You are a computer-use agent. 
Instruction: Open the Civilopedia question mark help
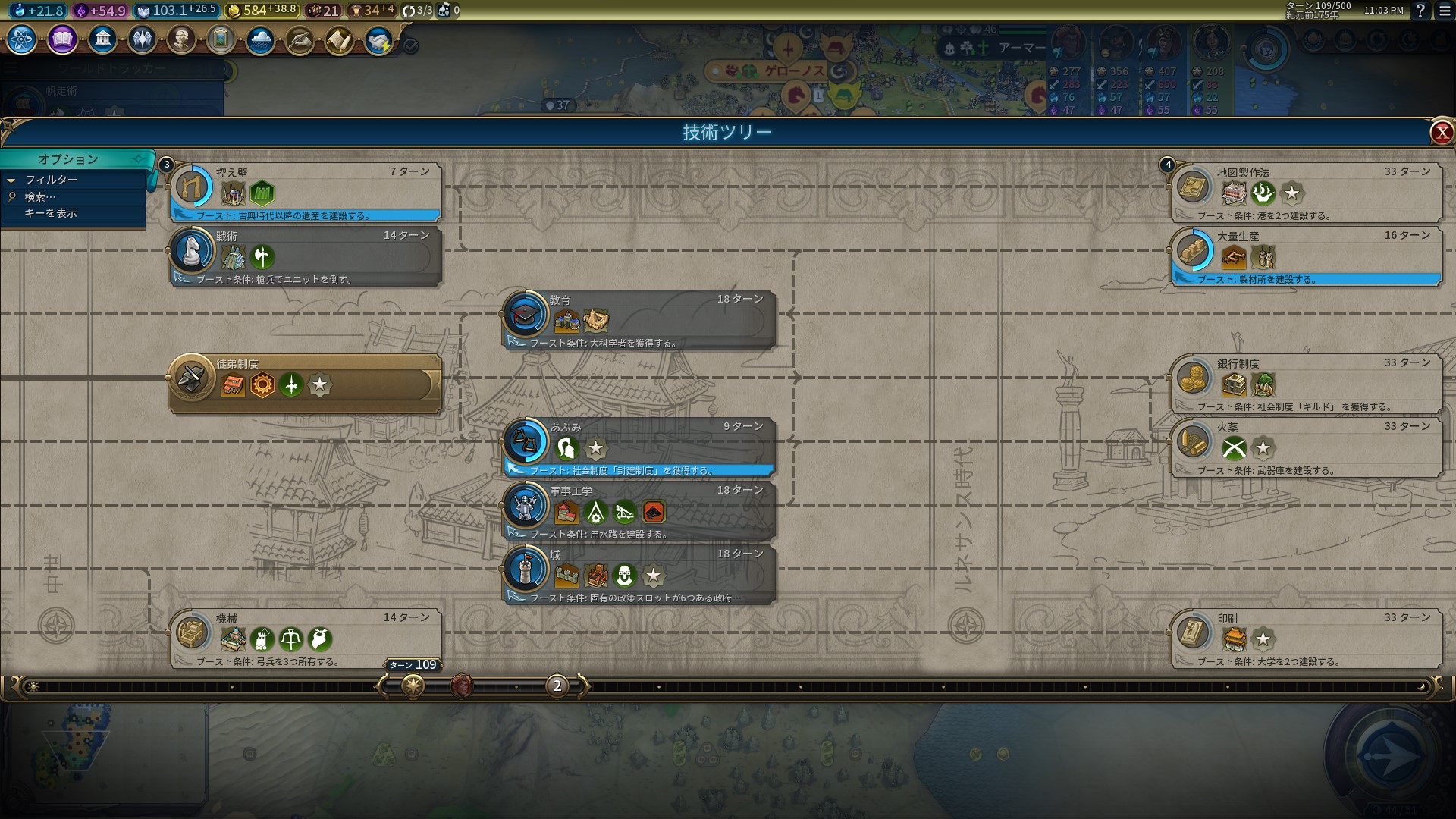1420,11
